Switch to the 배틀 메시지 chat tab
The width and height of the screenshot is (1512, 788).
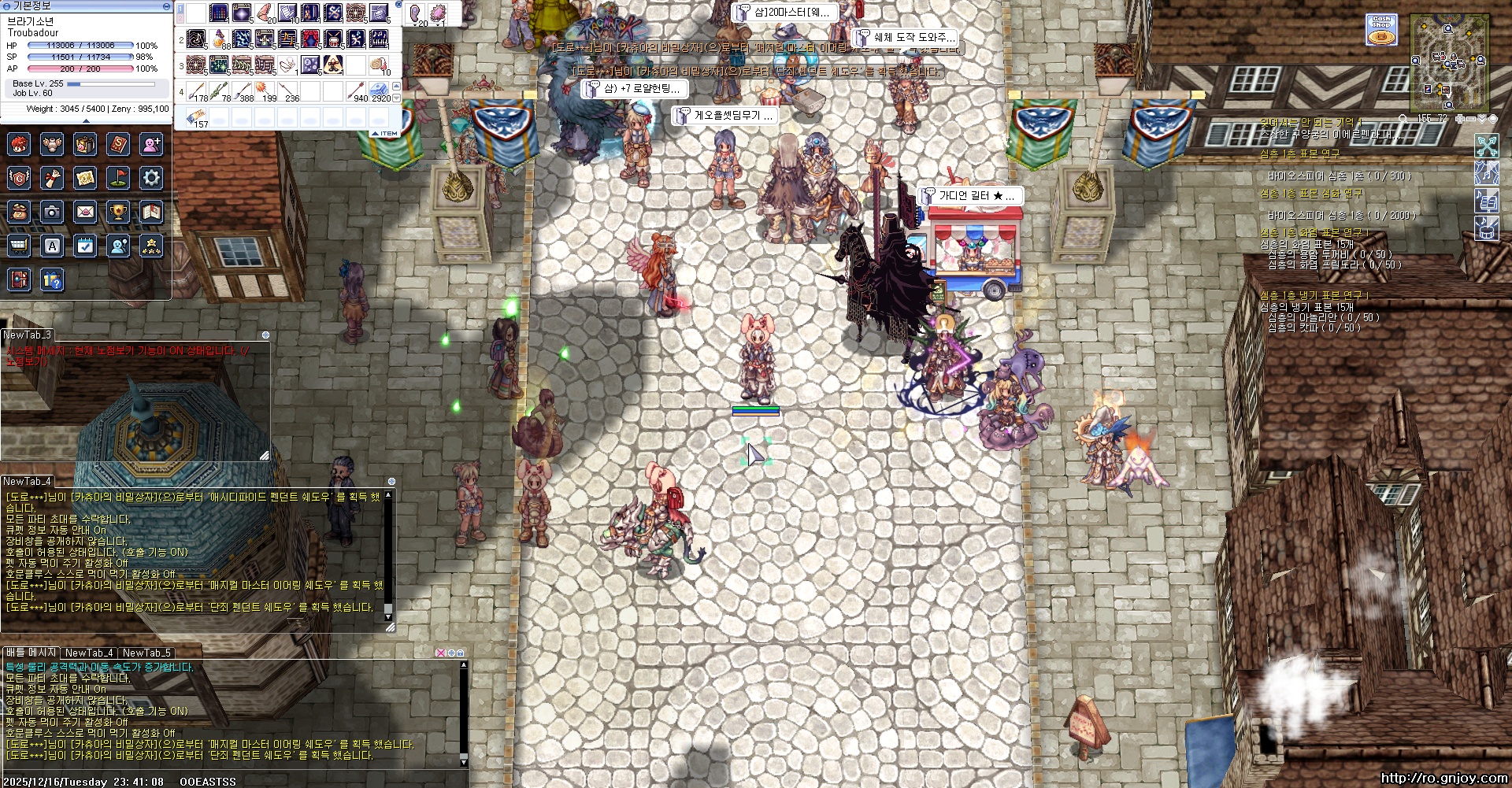[x=31, y=653]
